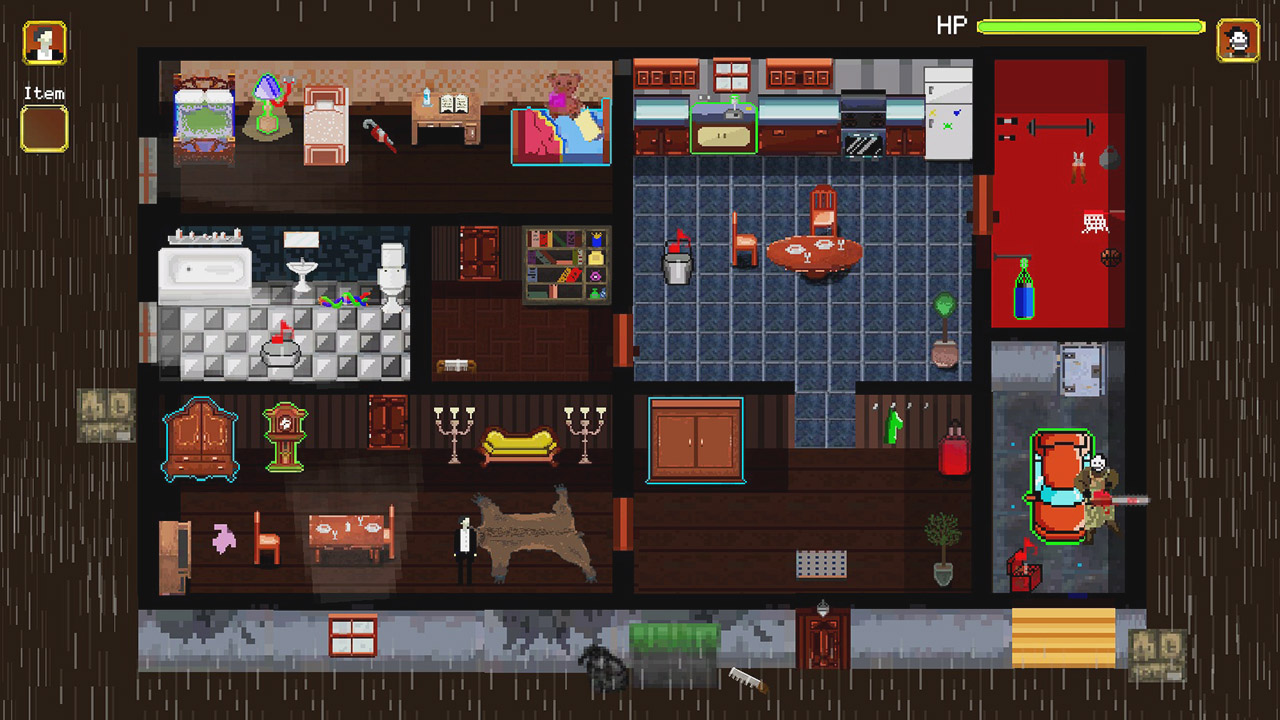This screenshot has height=720, width=1280.
Task: Click the empty Item slot
Action: [x=44, y=128]
